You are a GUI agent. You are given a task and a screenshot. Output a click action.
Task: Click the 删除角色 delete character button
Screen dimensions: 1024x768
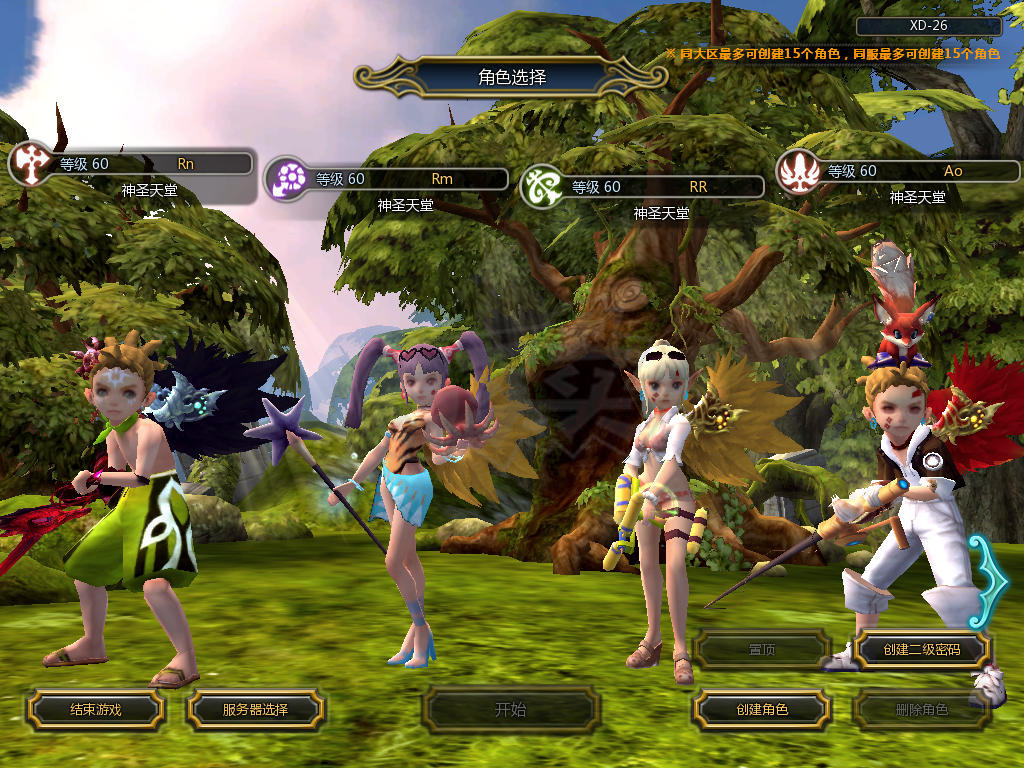(922, 710)
